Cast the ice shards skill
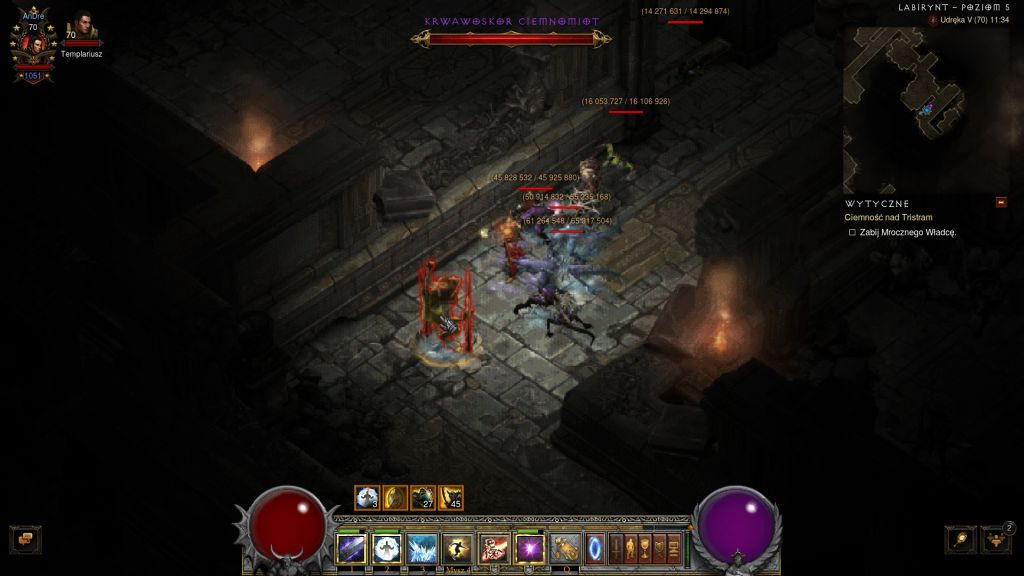This screenshot has height=576, width=1024. [x=421, y=548]
